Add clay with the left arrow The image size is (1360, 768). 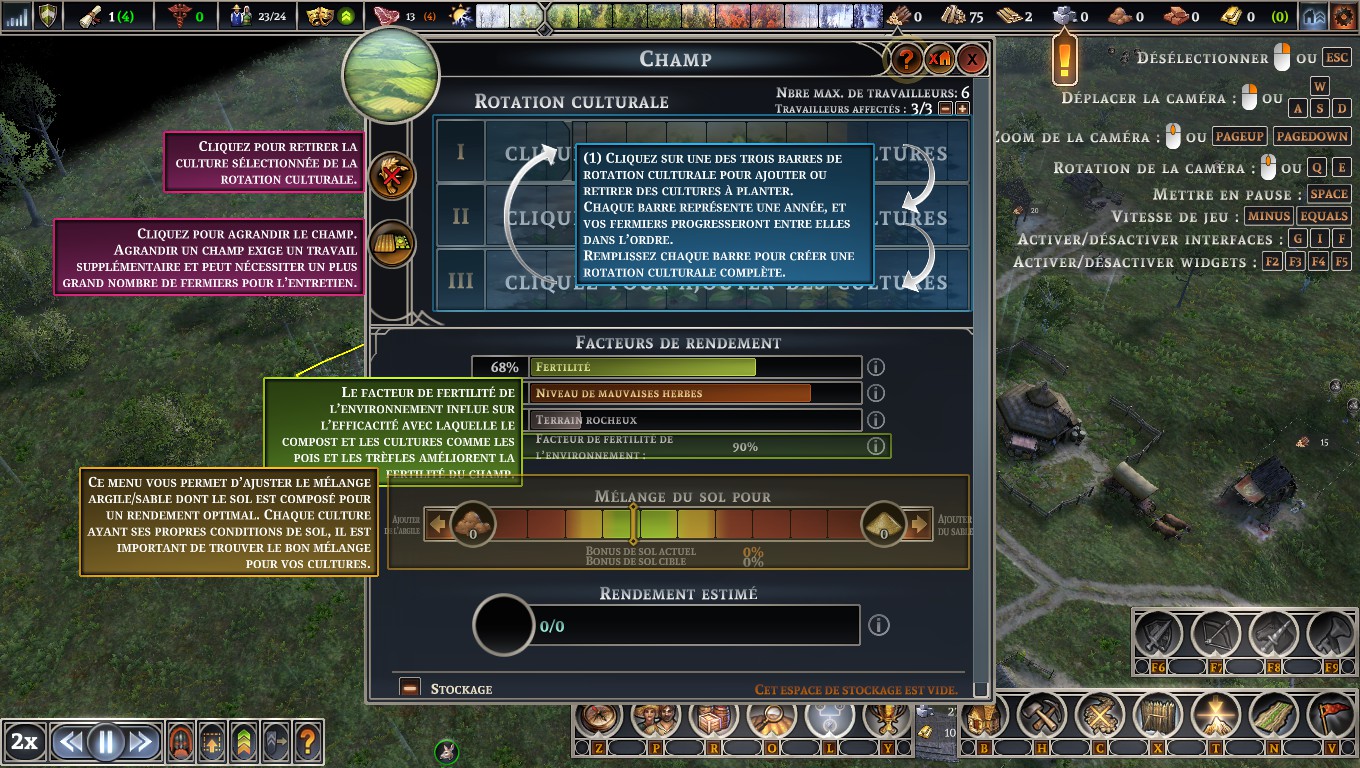(x=438, y=524)
